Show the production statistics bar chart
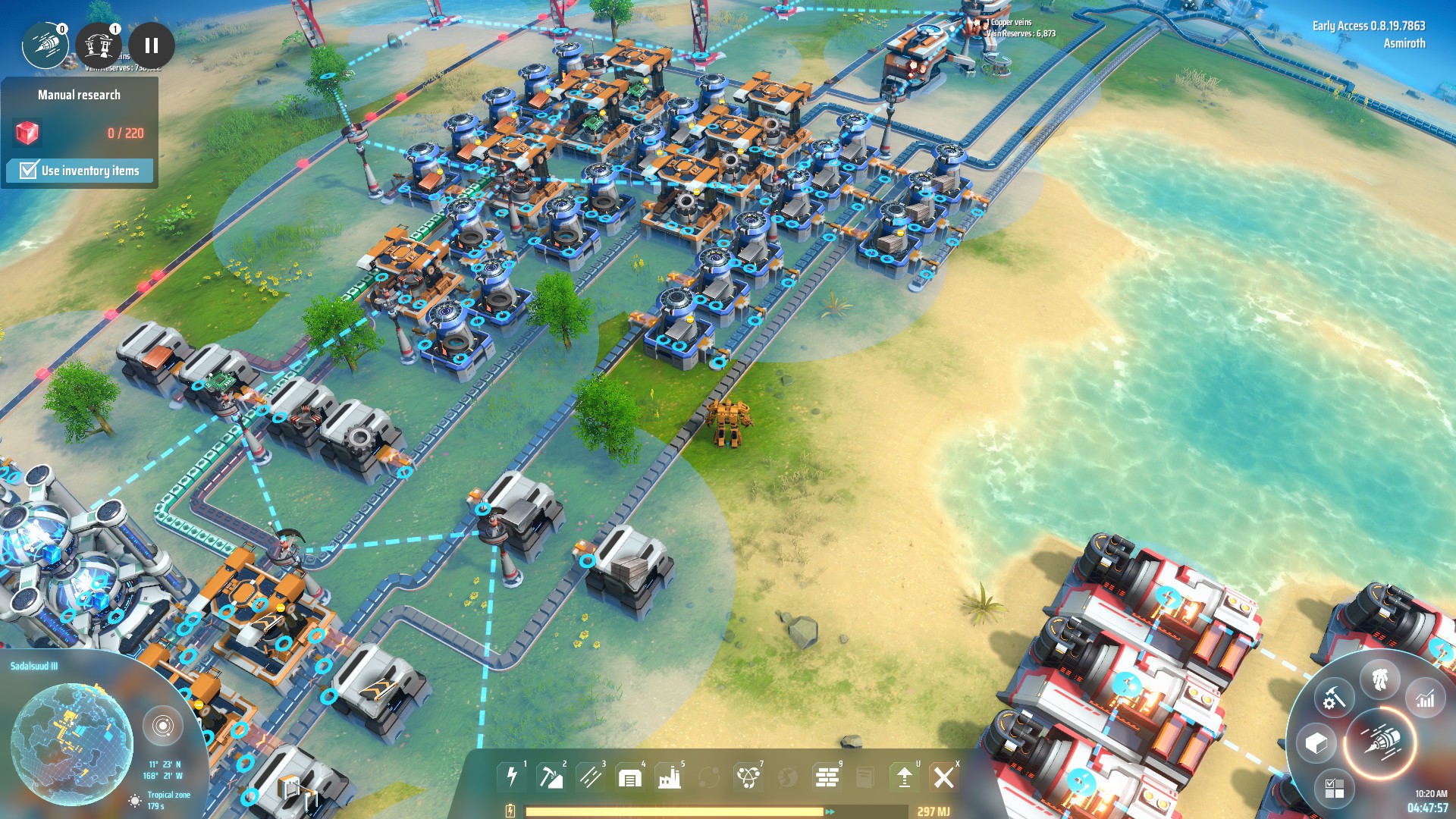Viewport: 1456px width, 819px height. pyautogui.click(x=1425, y=698)
